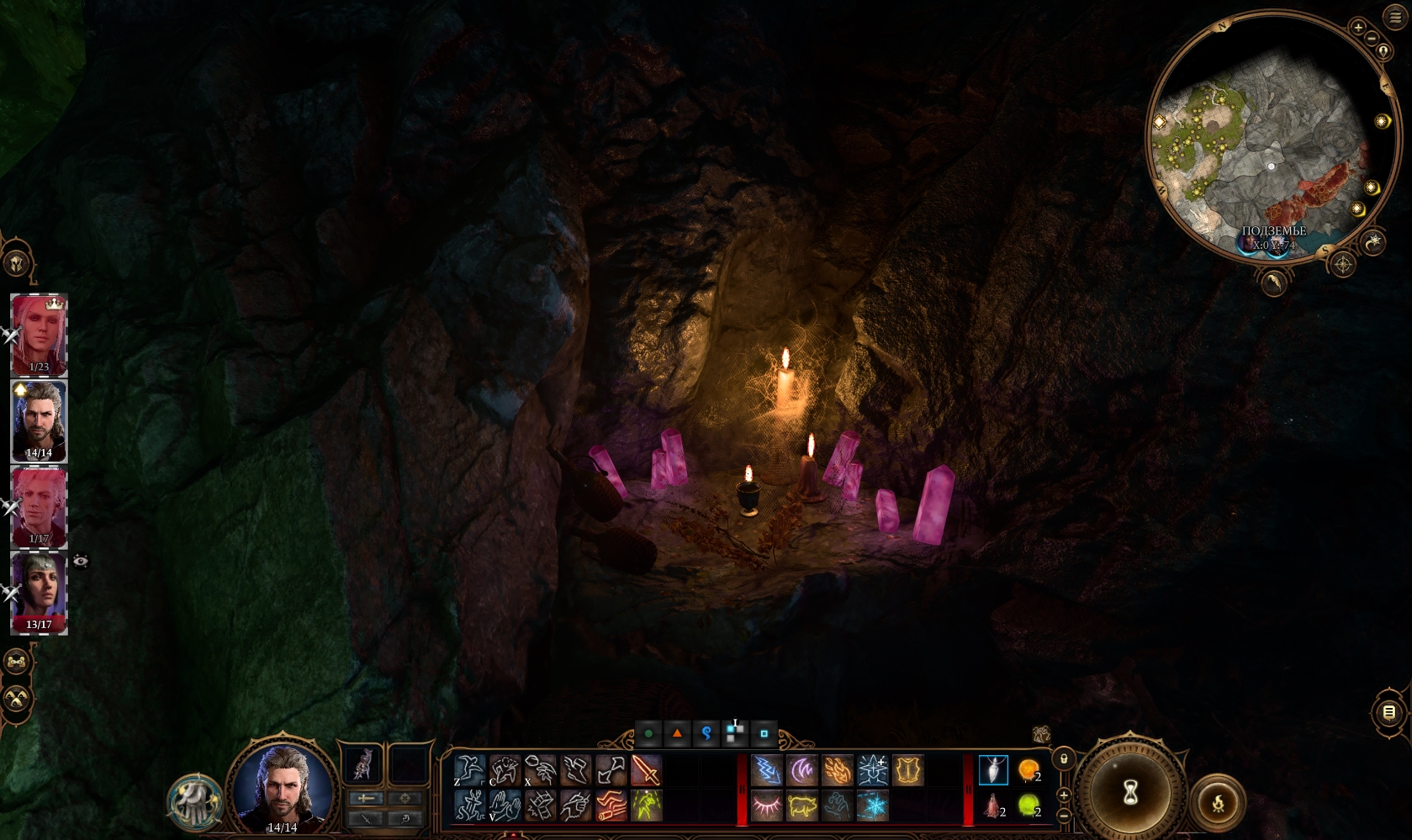
Task: Use the red sword attack action
Action: [x=646, y=770]
